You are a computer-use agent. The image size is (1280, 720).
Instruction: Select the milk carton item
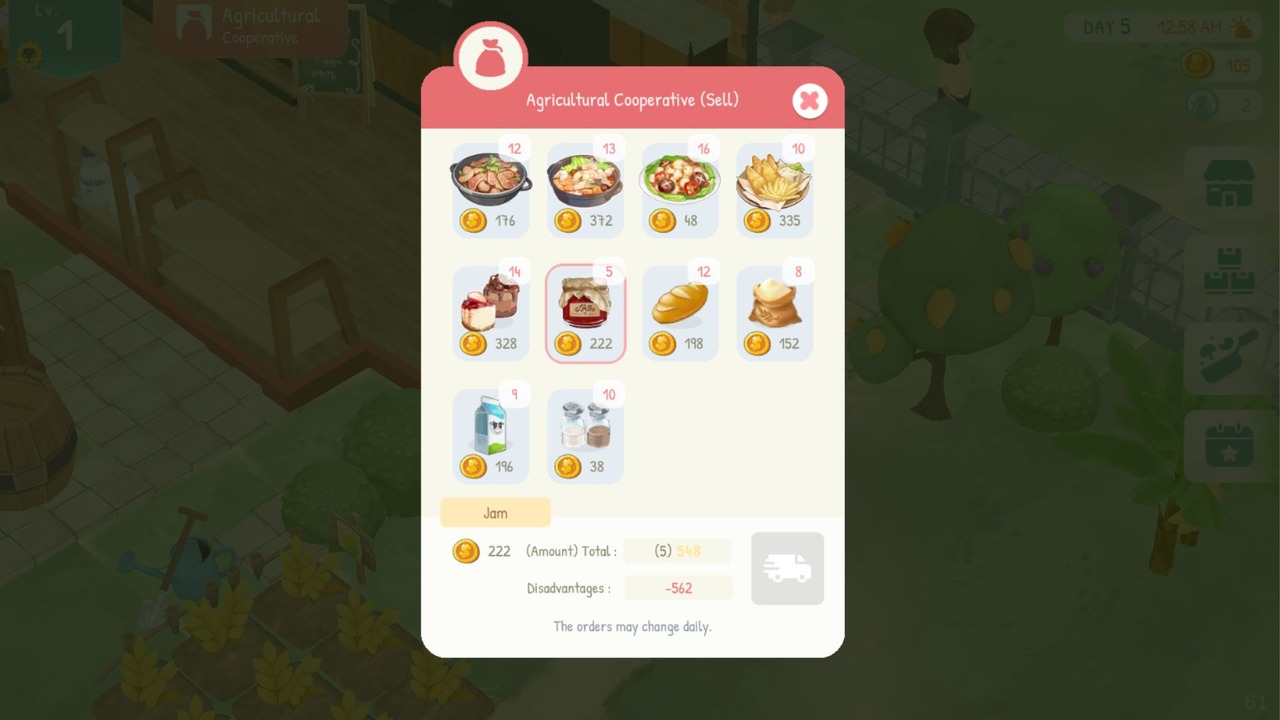tap(490, 433)
